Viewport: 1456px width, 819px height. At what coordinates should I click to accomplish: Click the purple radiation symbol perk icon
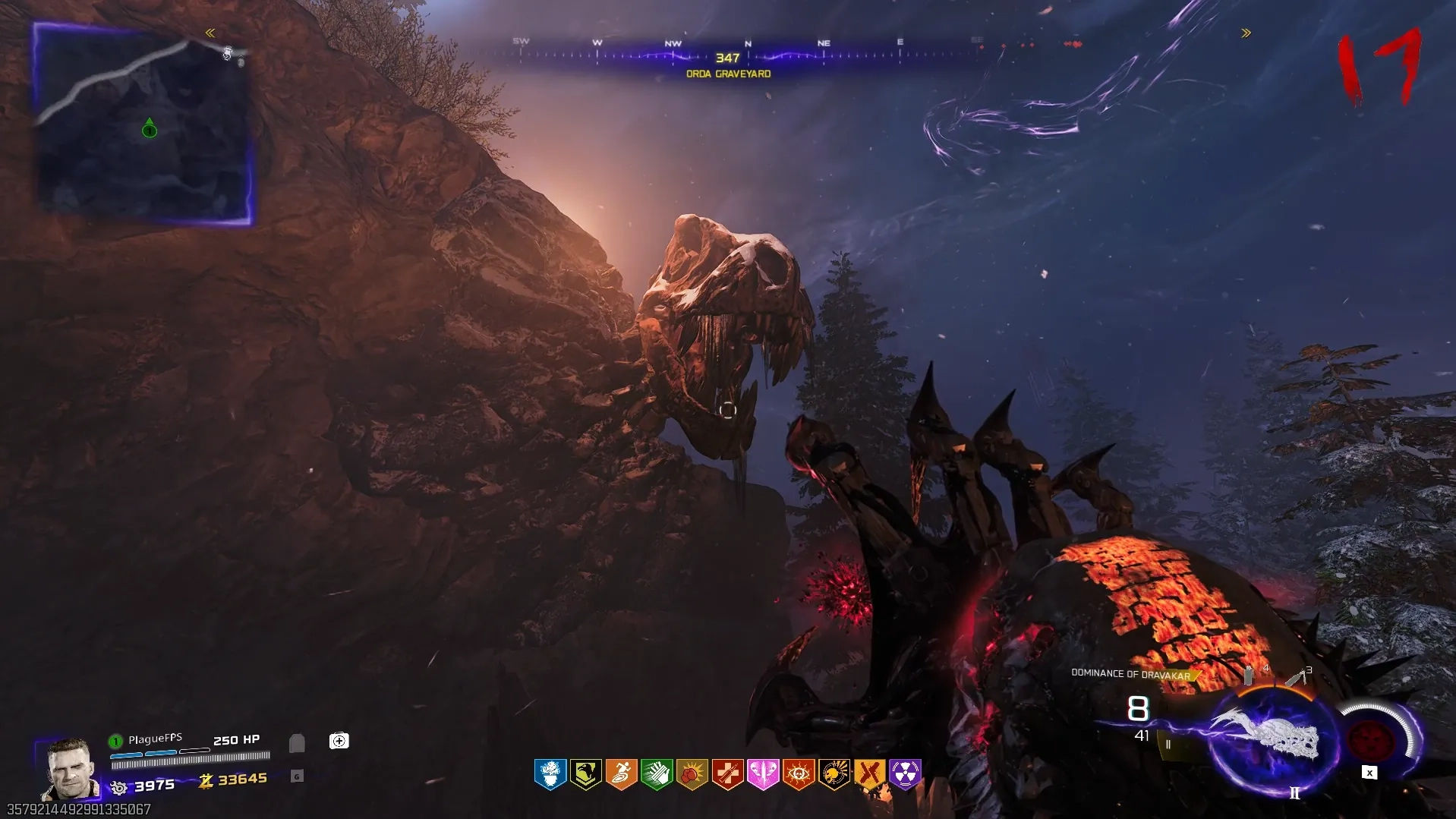[905, 774]
